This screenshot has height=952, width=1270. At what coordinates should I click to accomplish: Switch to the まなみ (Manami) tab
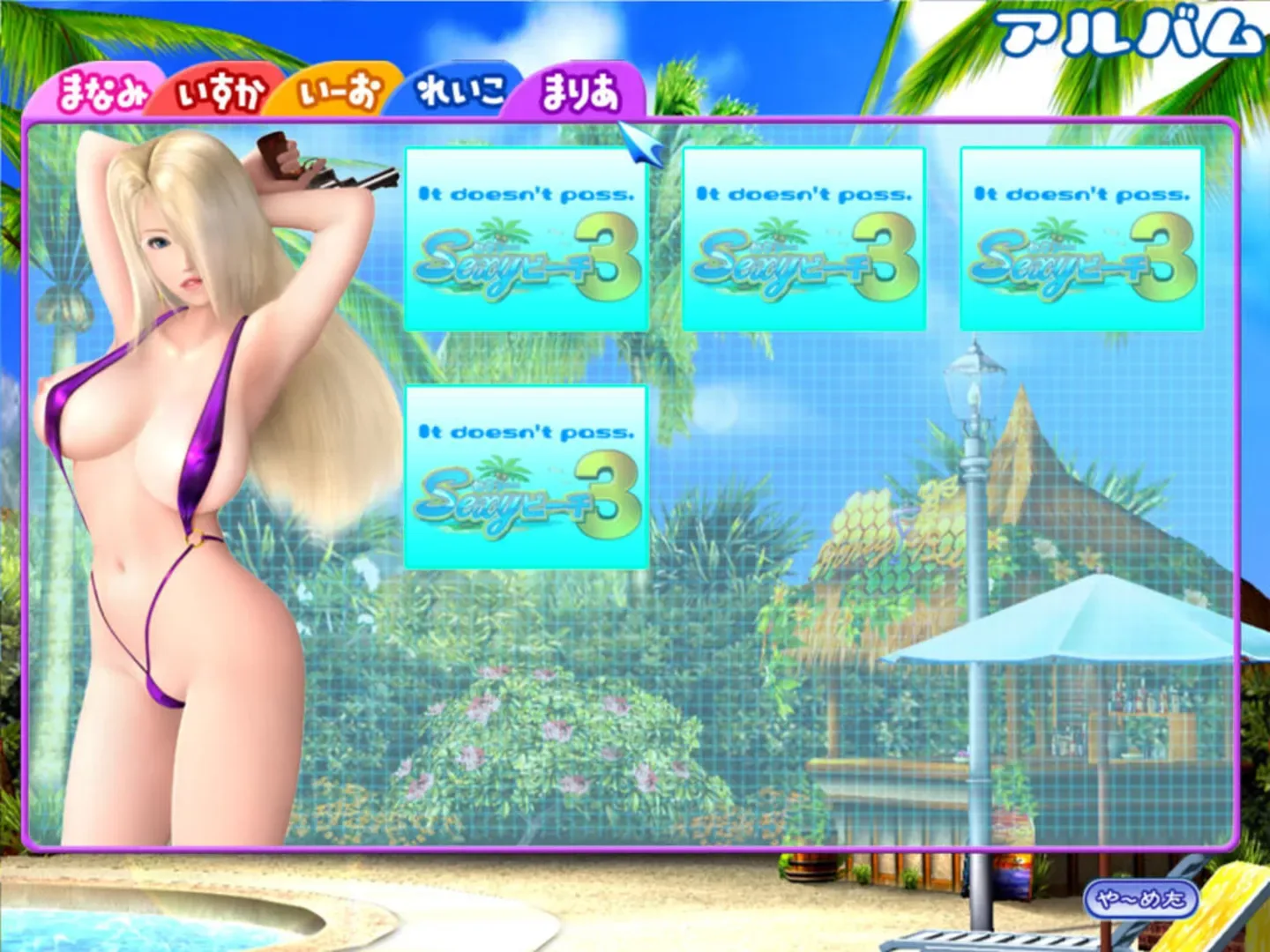(x=101, y=91)
